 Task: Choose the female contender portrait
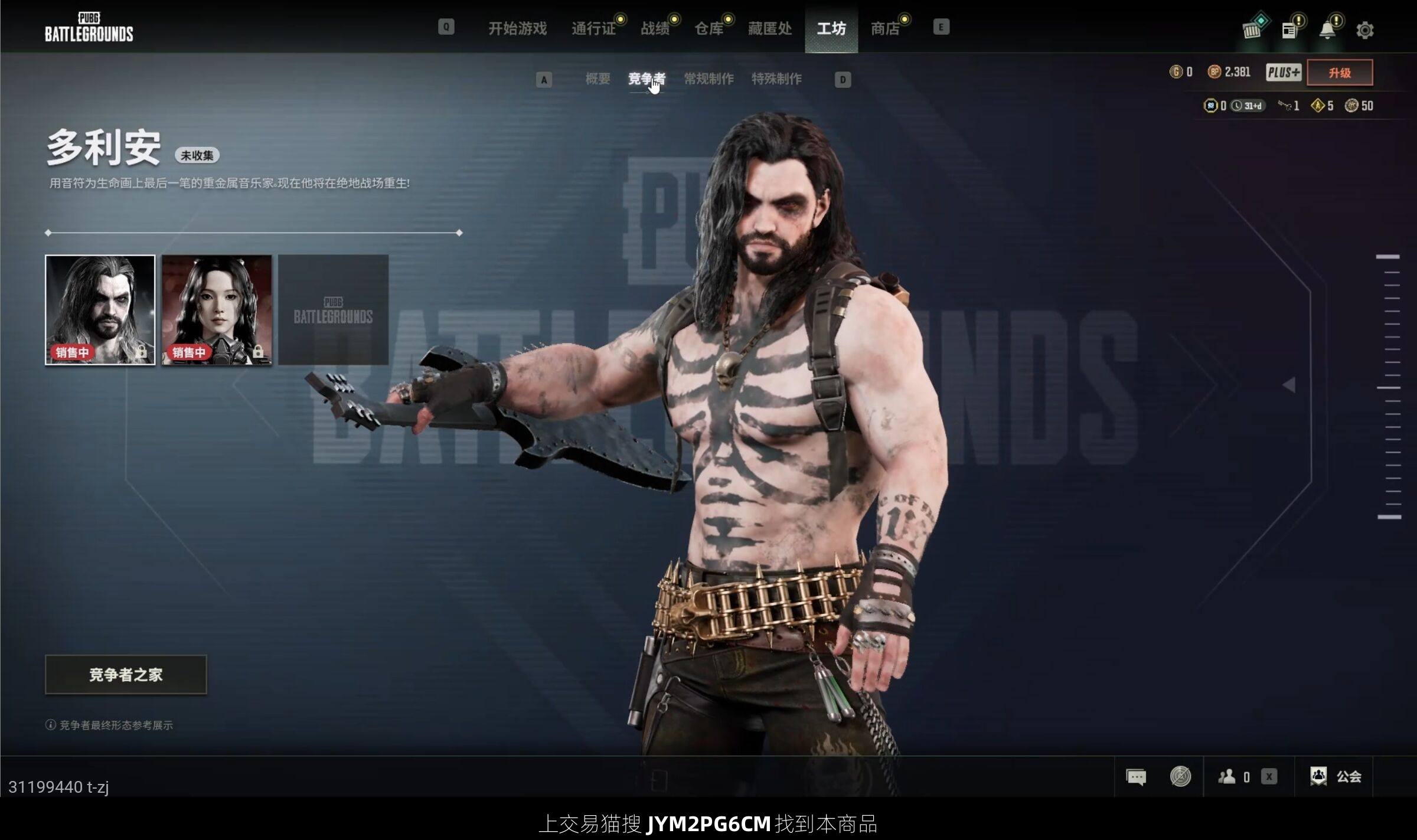tap(217, 309)
